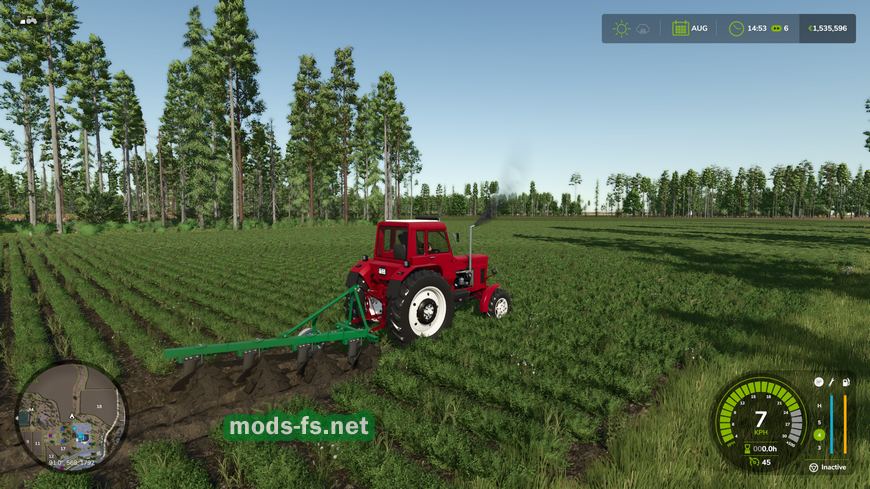Click the time-scale fast-forward icon

(x=775, y=28)
